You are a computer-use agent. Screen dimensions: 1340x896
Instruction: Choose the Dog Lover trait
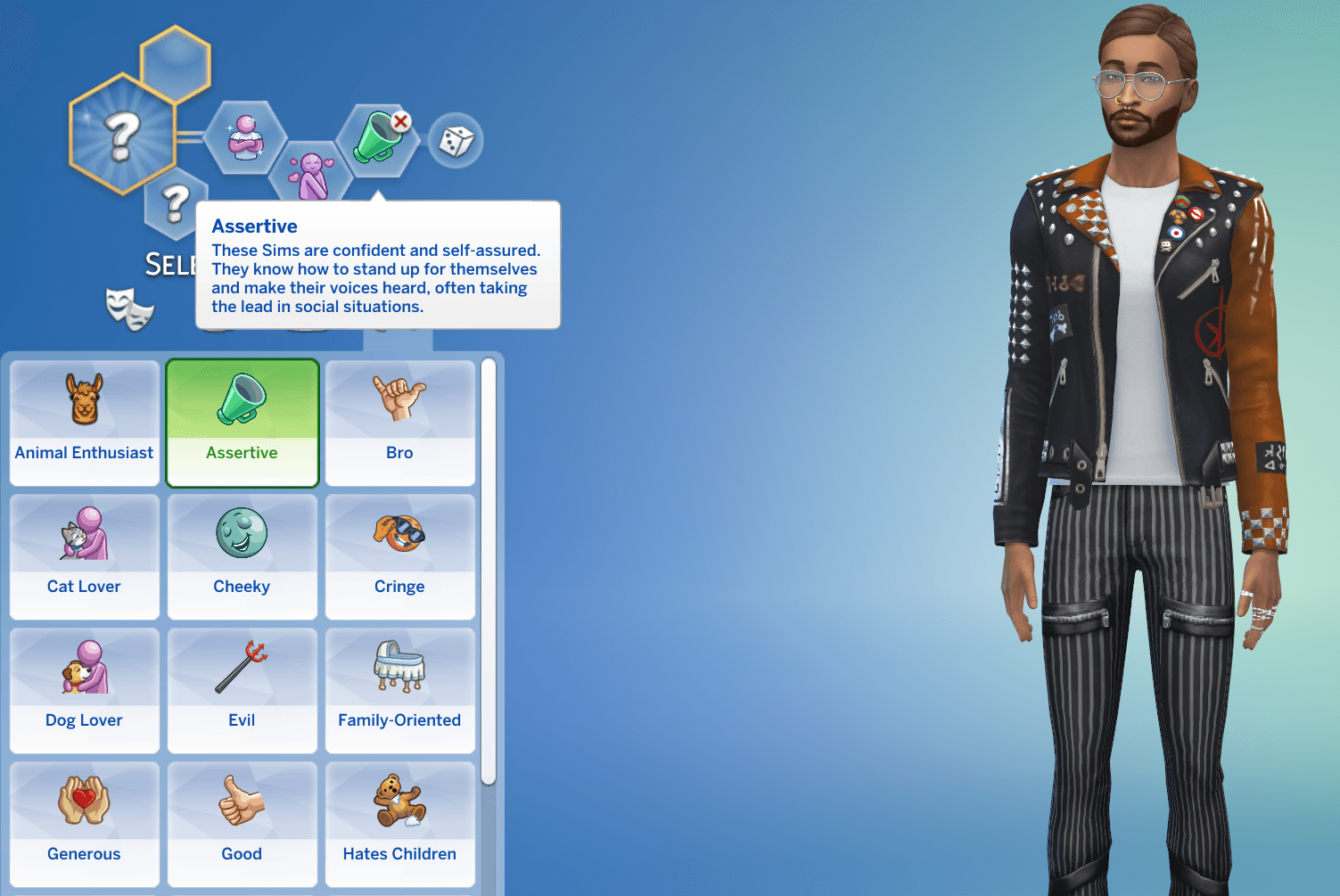(84, 691)
